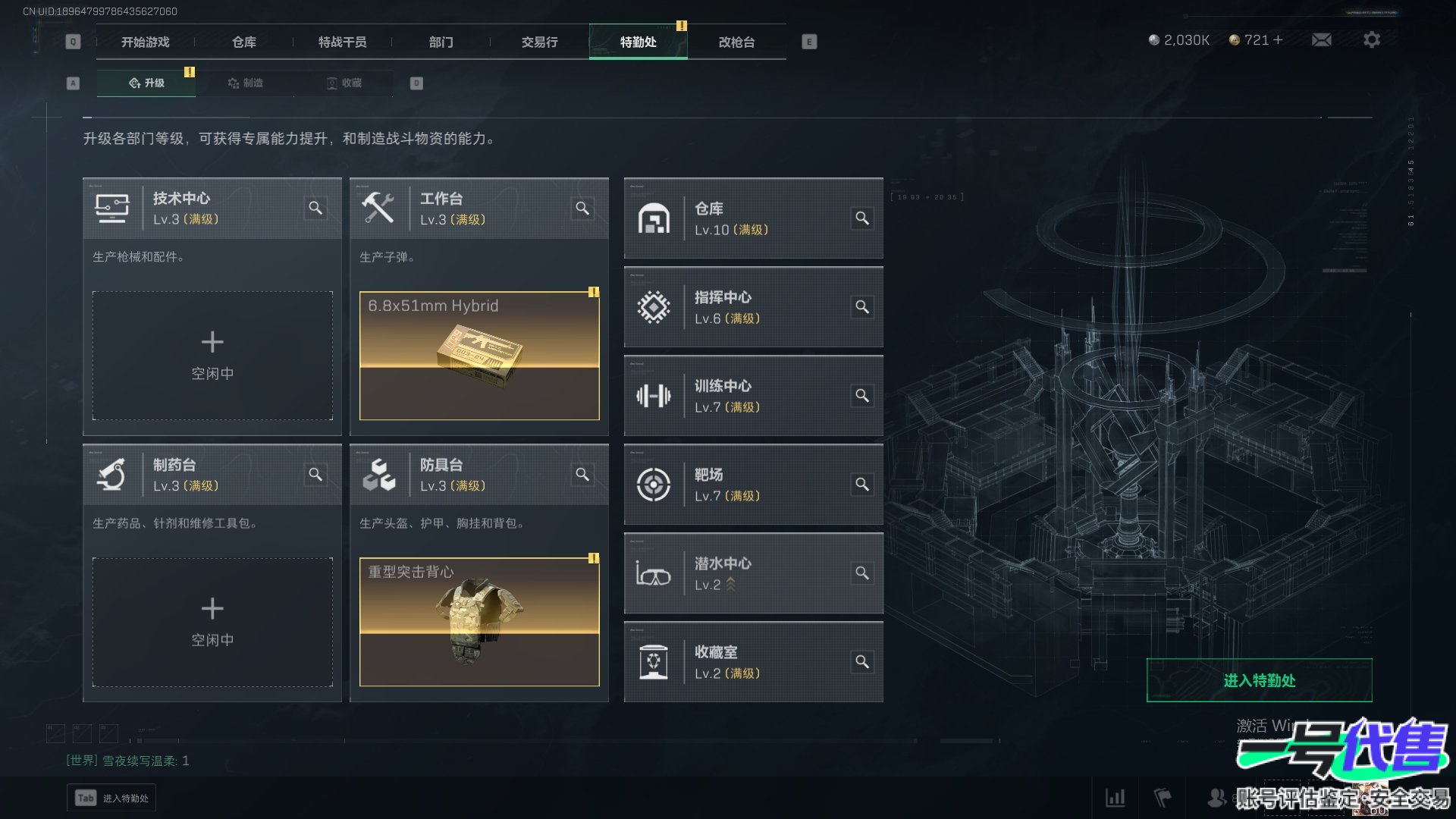1456x819 pixels.
Task: Switch to the 仓库 top tab
Action: coord(243,42)
